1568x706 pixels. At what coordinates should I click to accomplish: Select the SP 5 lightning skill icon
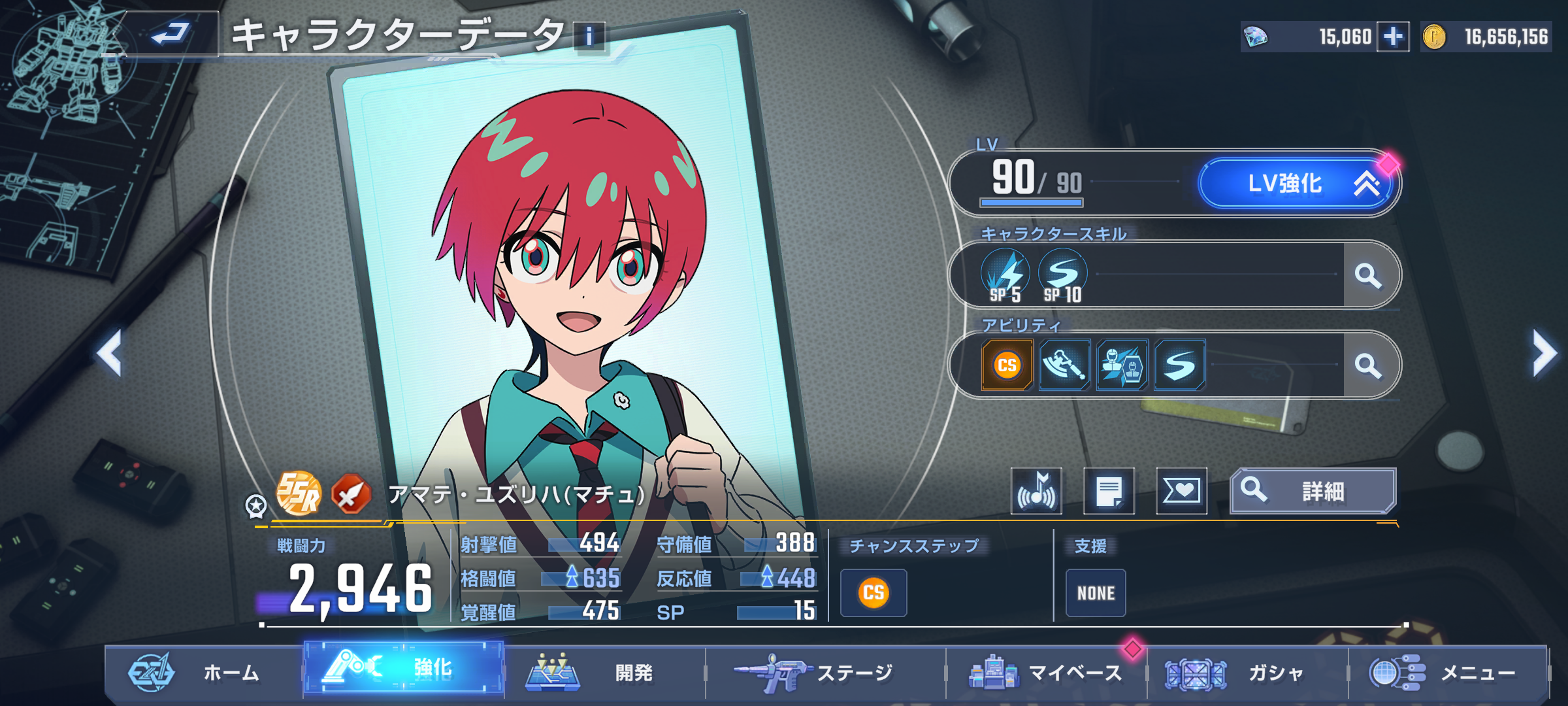click(1005, 276)
